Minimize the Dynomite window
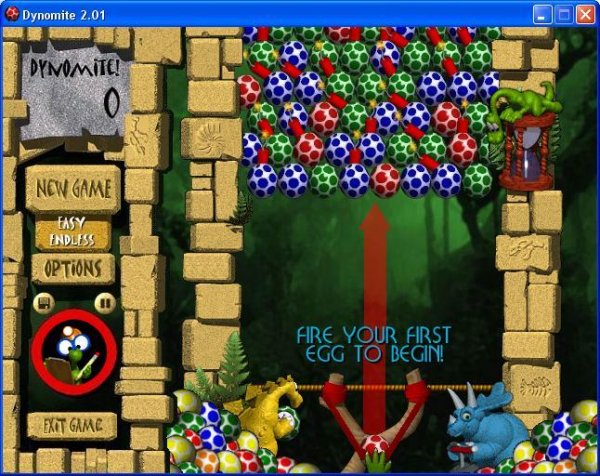Image resolution: width=600 pixels, height=476 pixels. [544, 13]
